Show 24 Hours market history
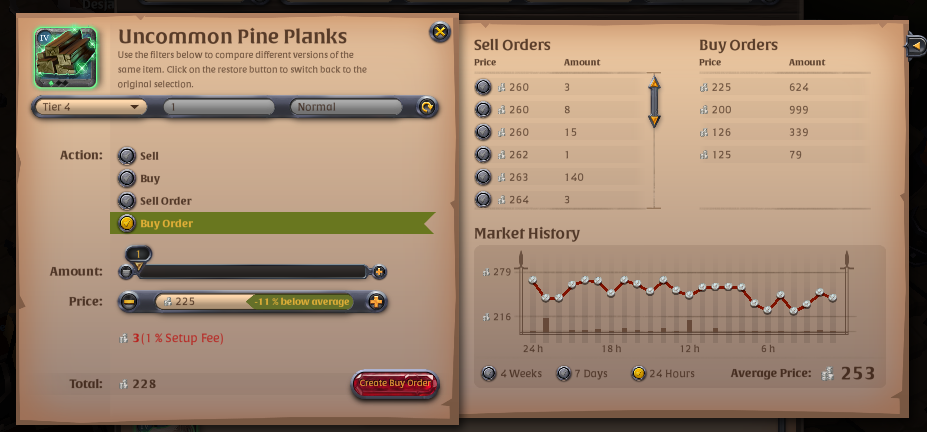The height and width of the screenshot is (432, 927). pyautogui.click(x=640, y=374)
